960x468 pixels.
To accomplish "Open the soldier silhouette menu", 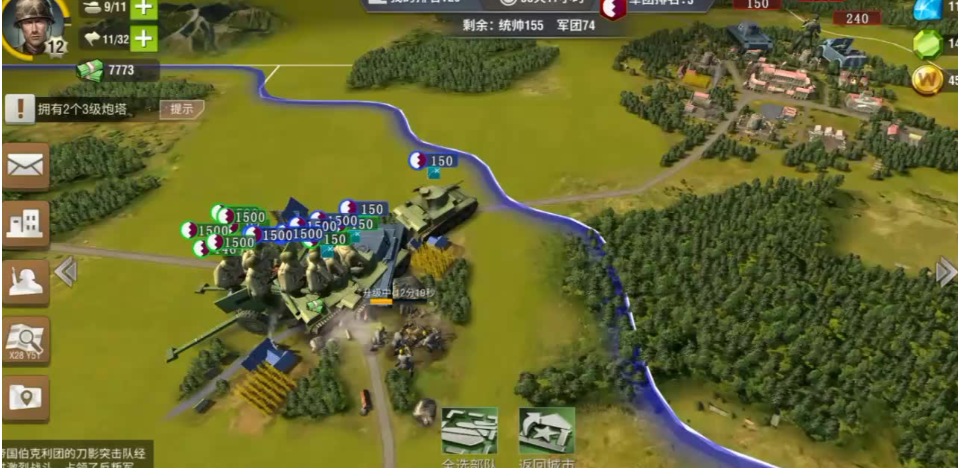I will pyautogui.click(x=26, y=283).
